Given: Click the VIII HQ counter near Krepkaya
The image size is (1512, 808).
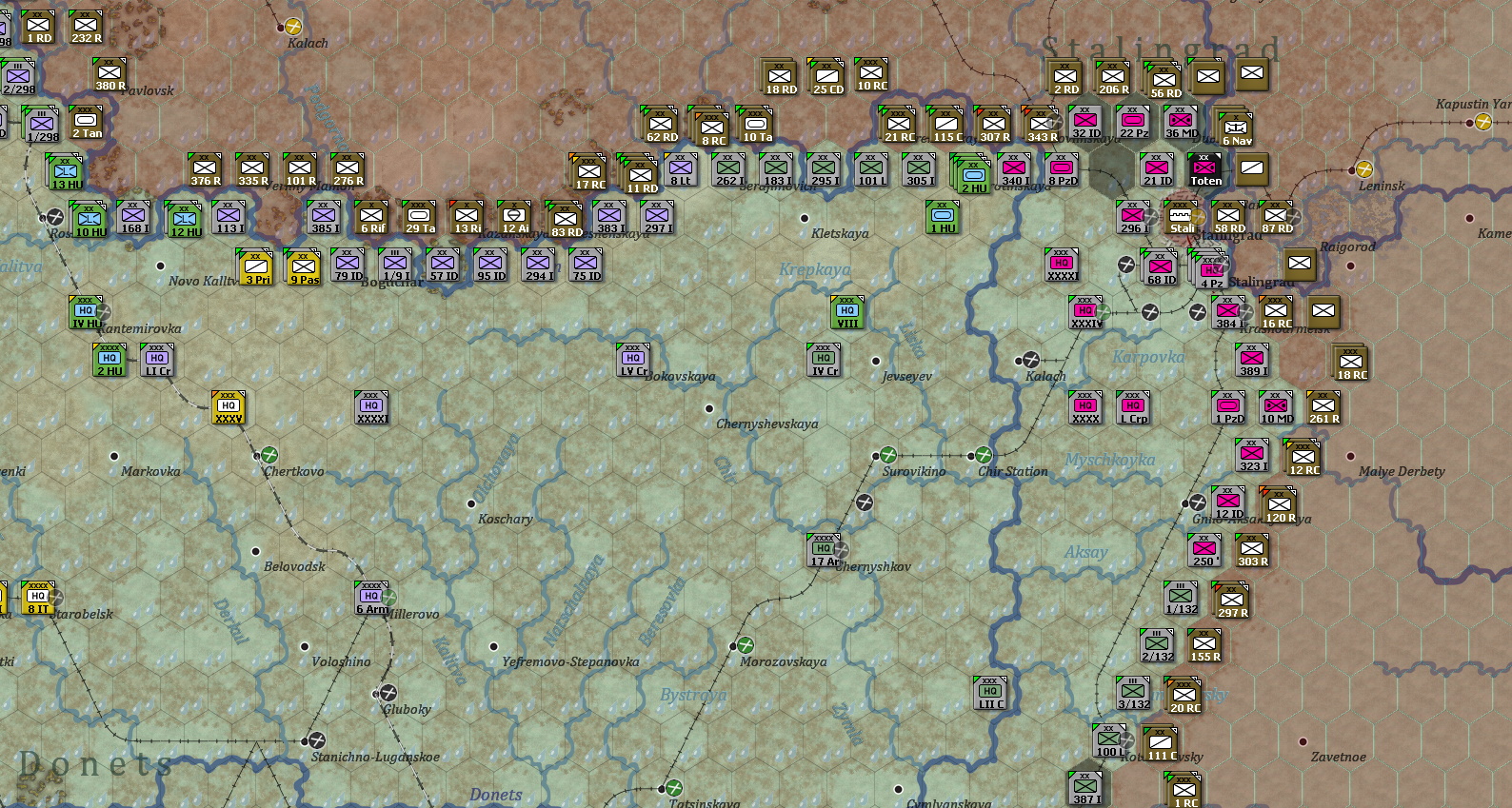Looking at the screenshot, I should pyautogui.click(x=846, y=312).
